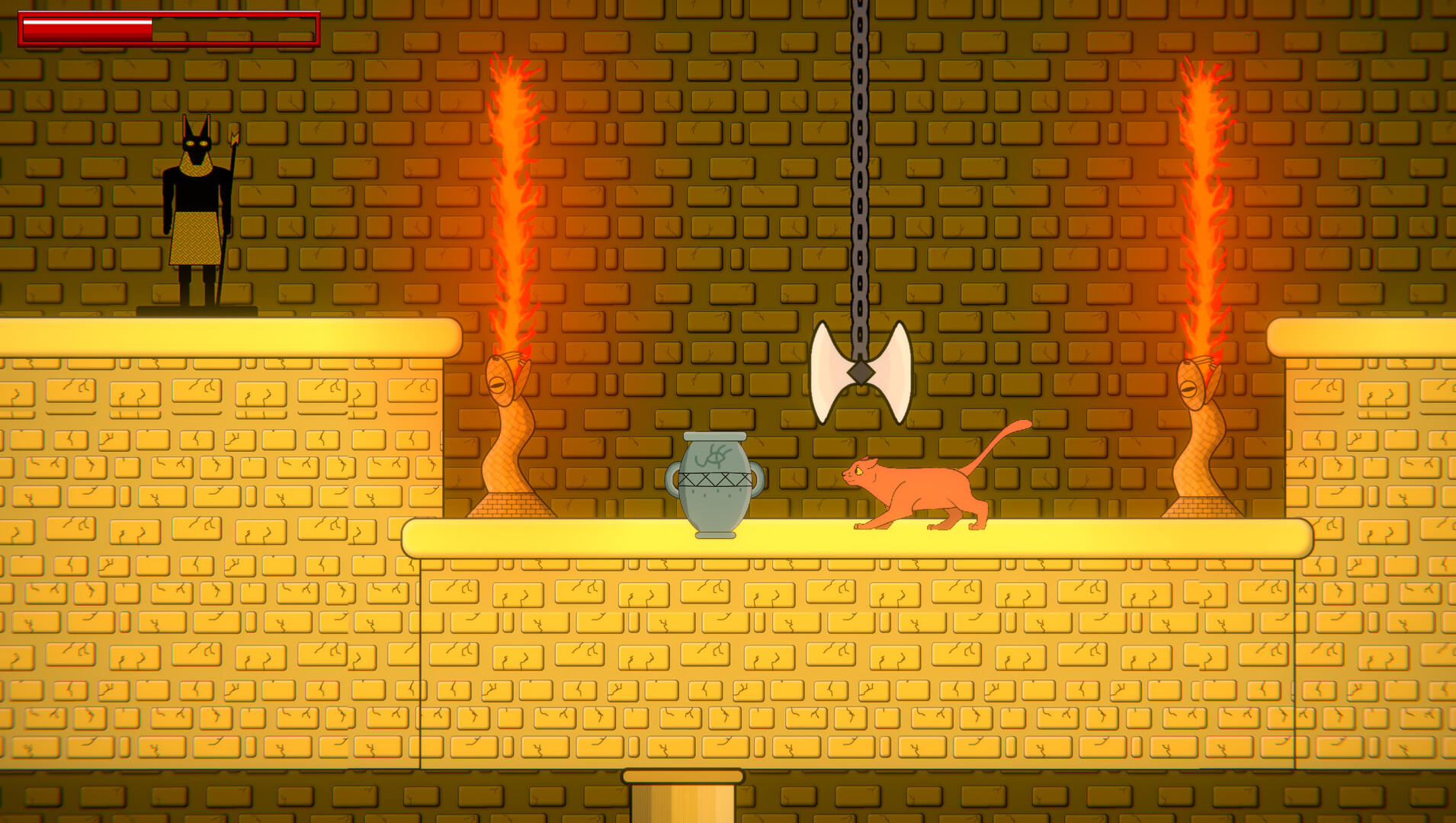Select the Anubis statue on the left platform
The height and width of the screenshot is (823, 1456).
tap(197, 213)
